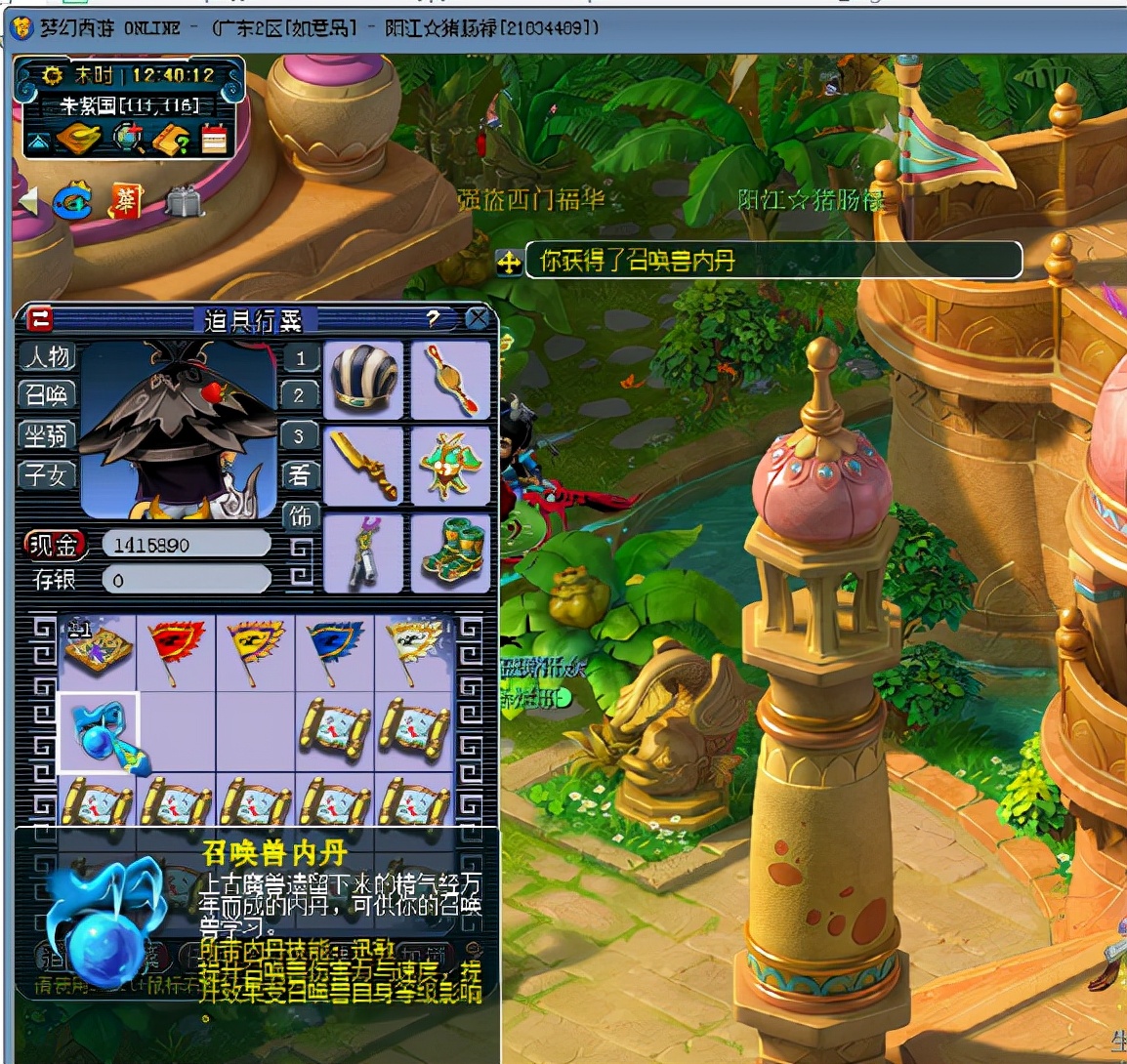Image resolution: width=1127 pixels, height=1064 pixels.
Task: Toggle the 现金 cash button
Action: [x=54, y=545]
